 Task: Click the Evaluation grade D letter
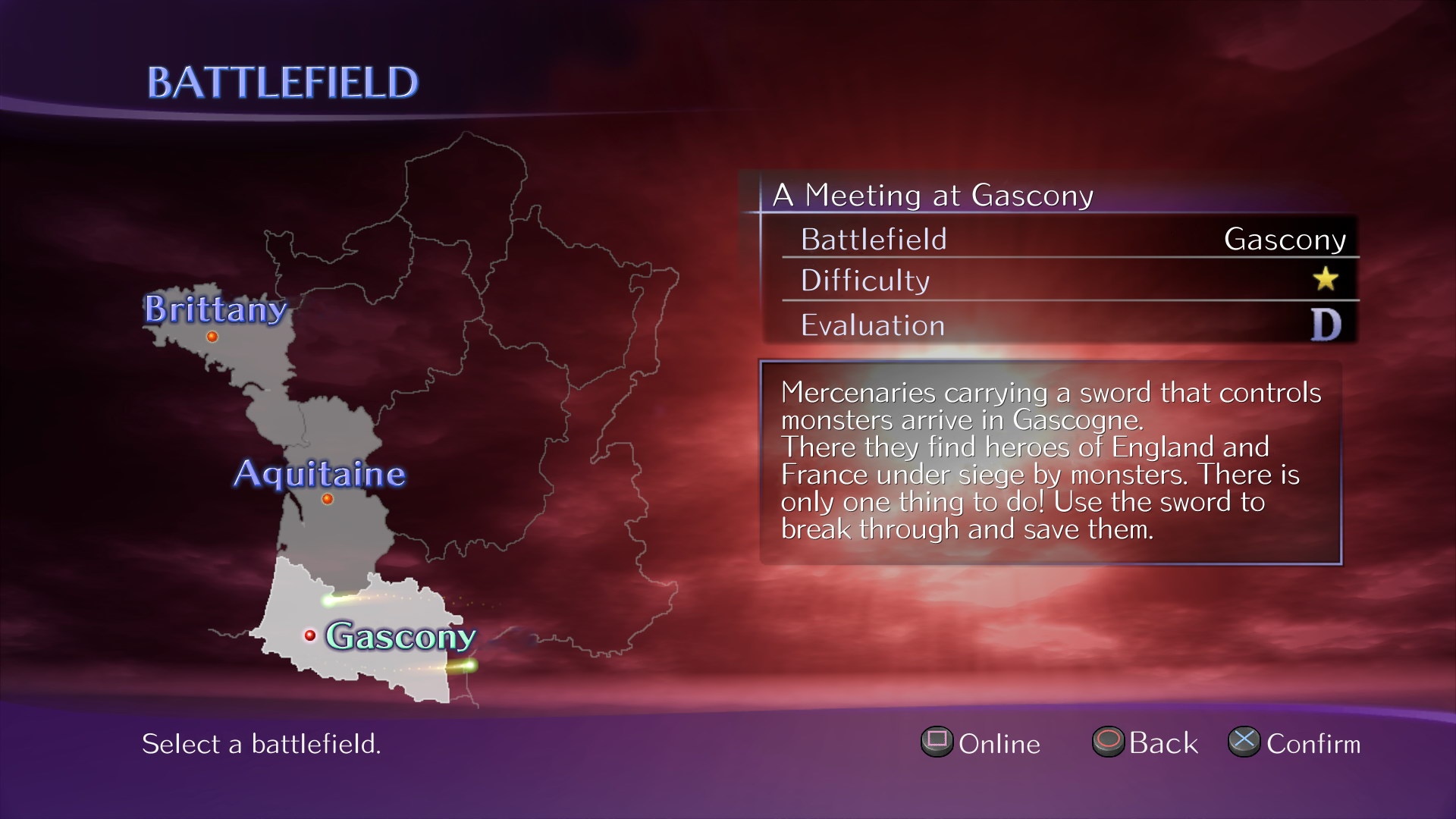point(1326,325)
